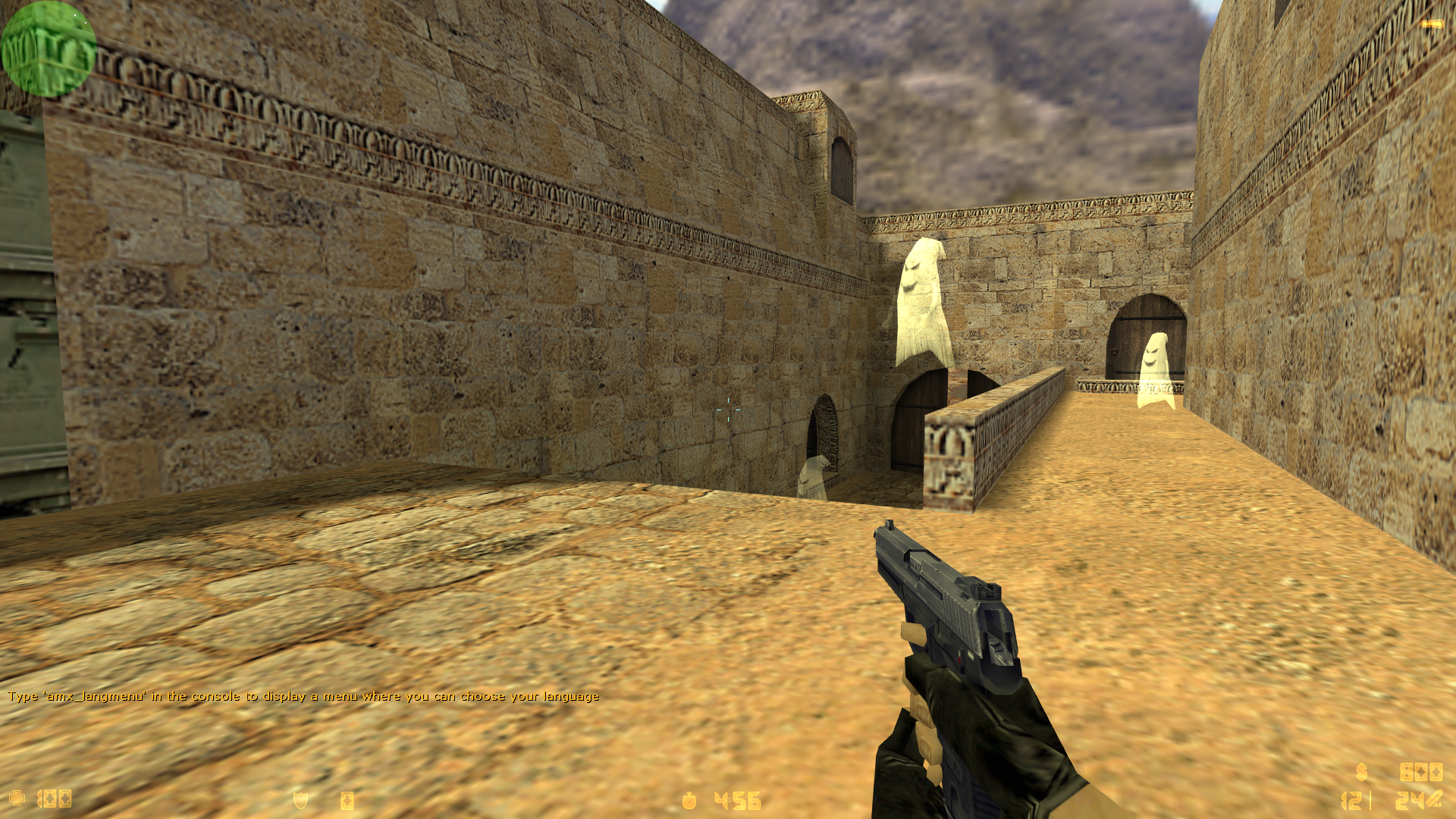The image size is (1456, 819).
Task: Click the amx_langmenu console message text
Action: (303, 695)
